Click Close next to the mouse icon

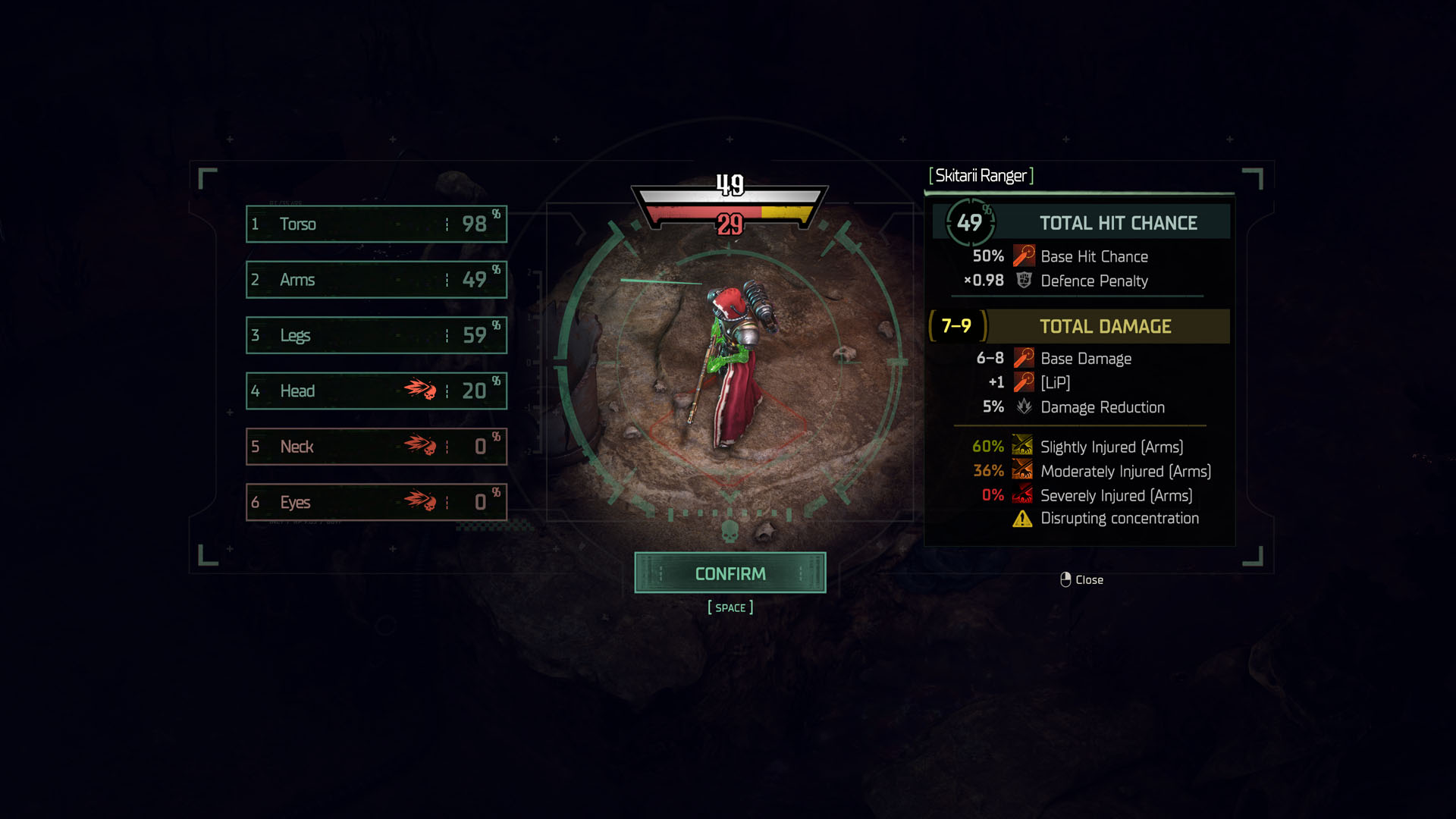pos(1090,579)
